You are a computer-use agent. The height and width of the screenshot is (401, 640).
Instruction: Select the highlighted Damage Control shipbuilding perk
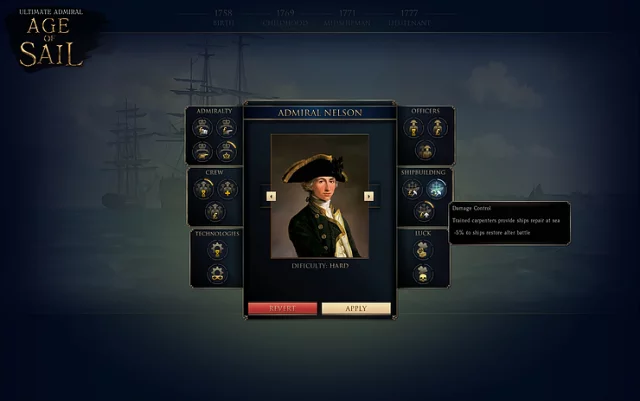tap(436, 188)
